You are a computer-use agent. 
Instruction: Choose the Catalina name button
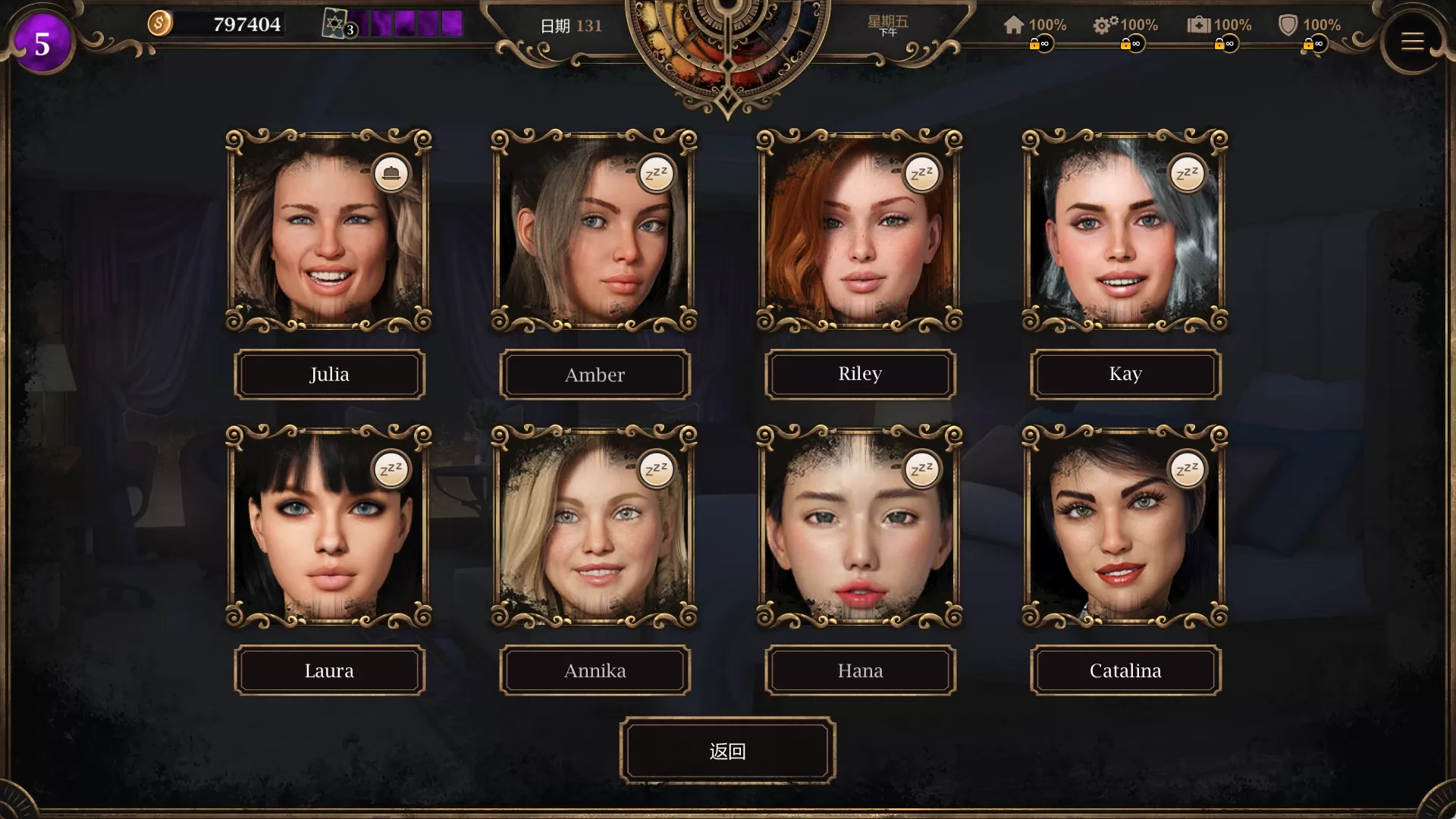1125,670
